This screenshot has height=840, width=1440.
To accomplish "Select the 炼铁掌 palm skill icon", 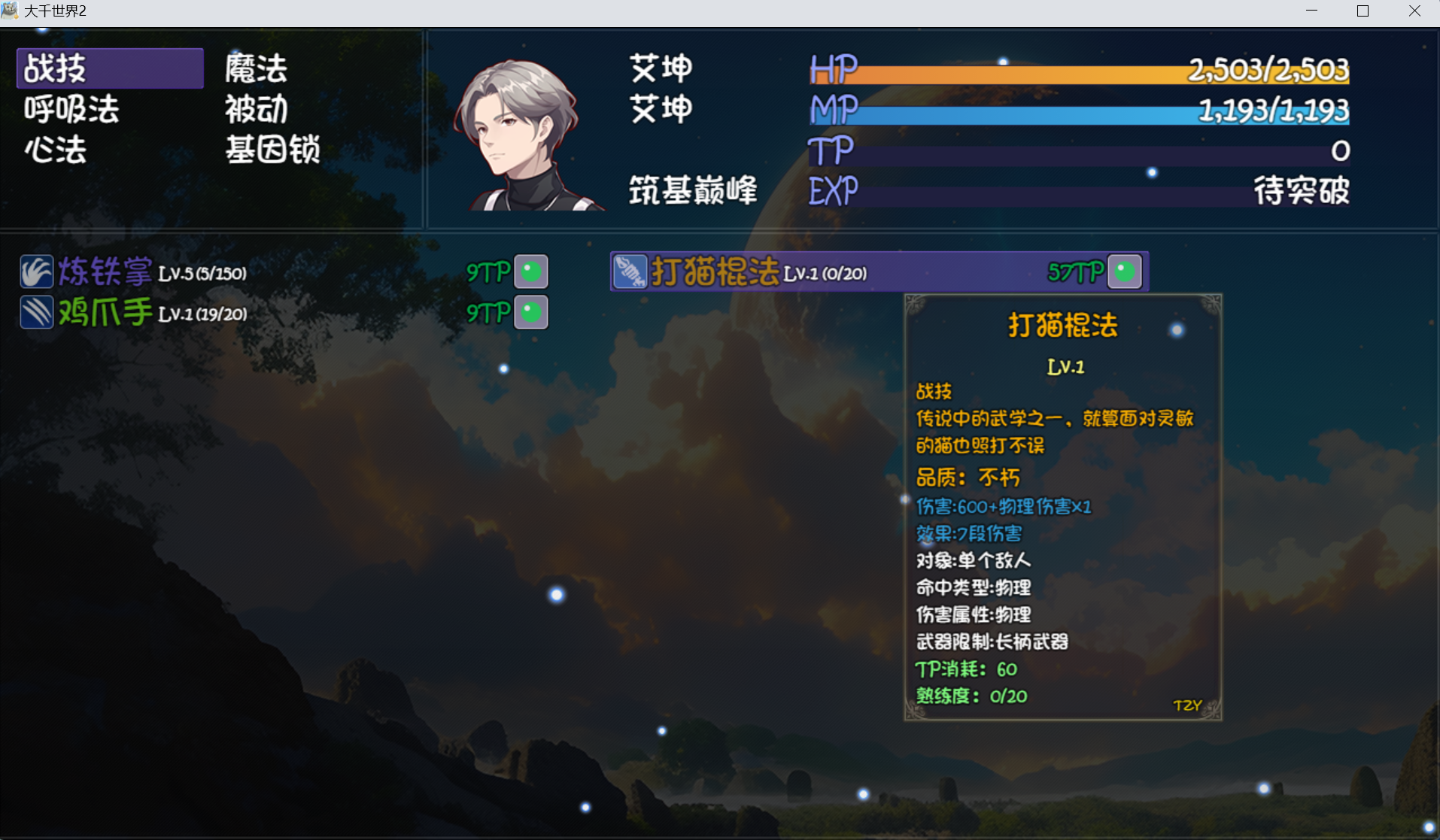I will click(x=36, y=271).
